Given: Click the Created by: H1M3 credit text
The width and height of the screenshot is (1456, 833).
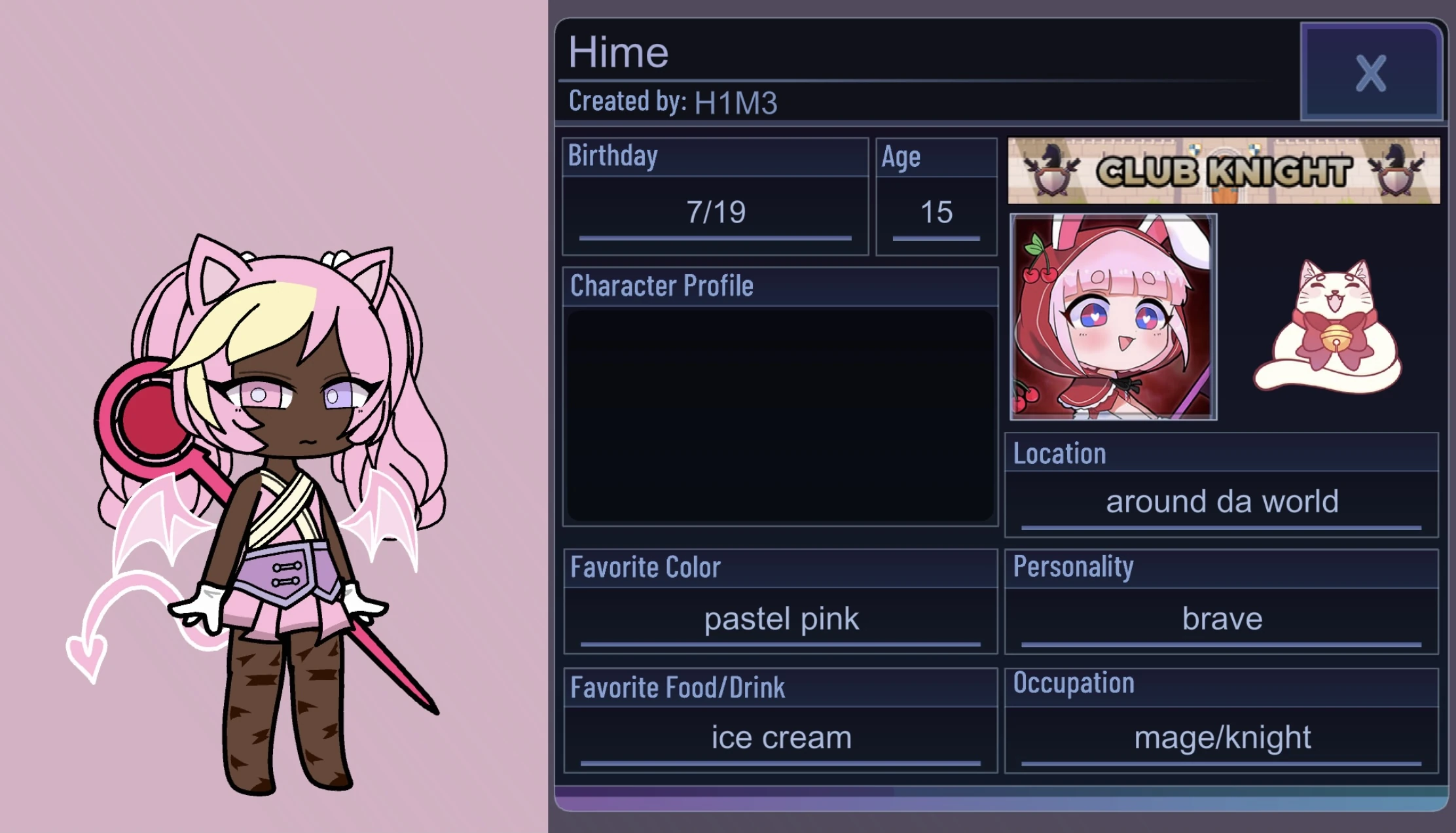Looking at the screenshot, I should (674, 101).
